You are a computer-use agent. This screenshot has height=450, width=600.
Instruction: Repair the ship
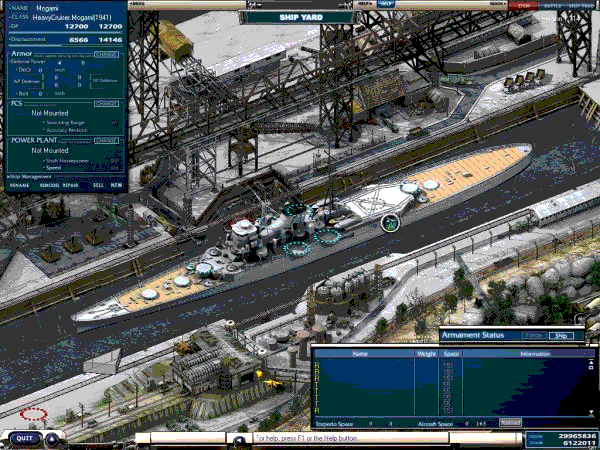click(x=71, y=185)
